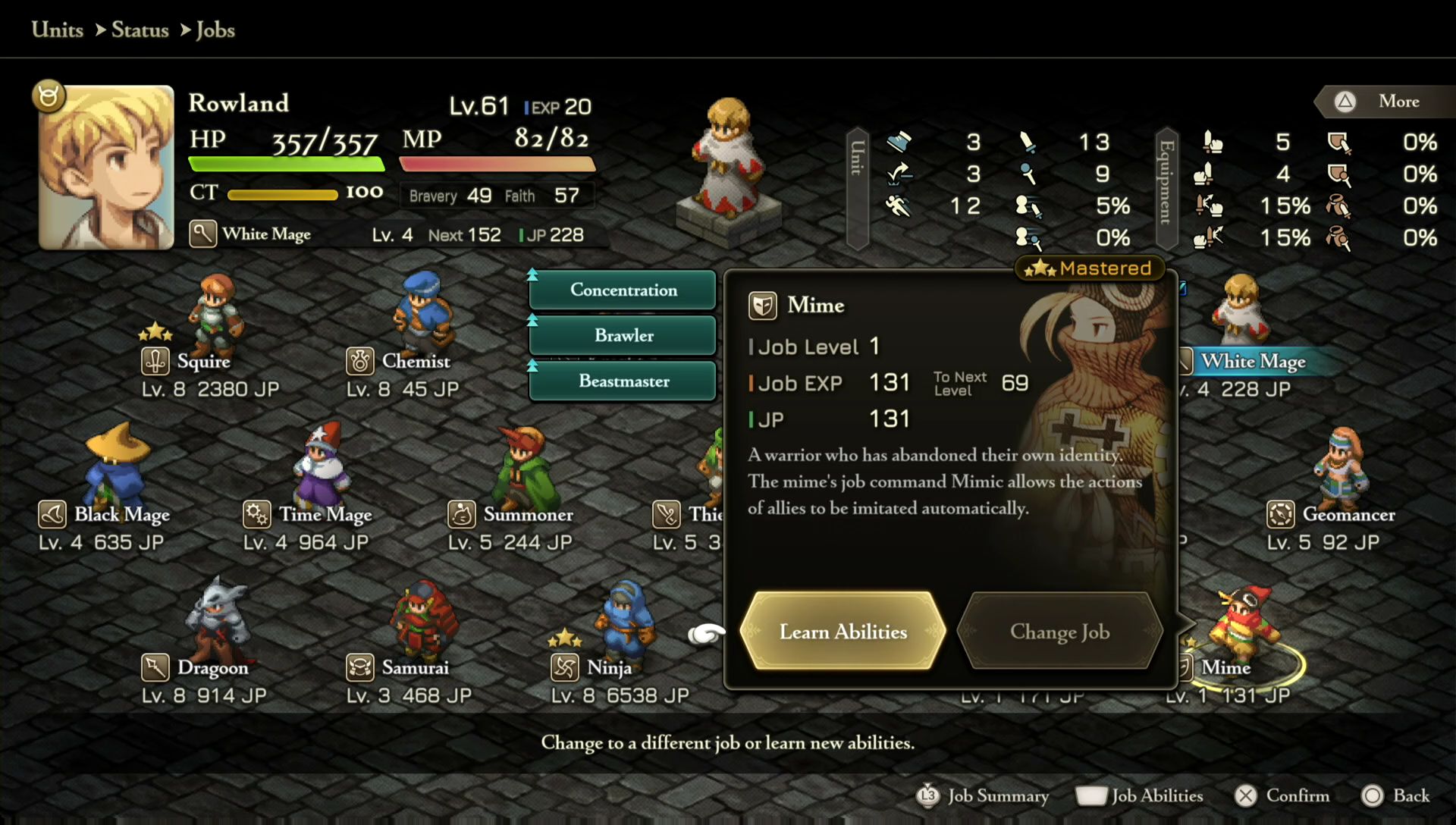
Task: Choose the Samurai job
Action: coord(415,667)
